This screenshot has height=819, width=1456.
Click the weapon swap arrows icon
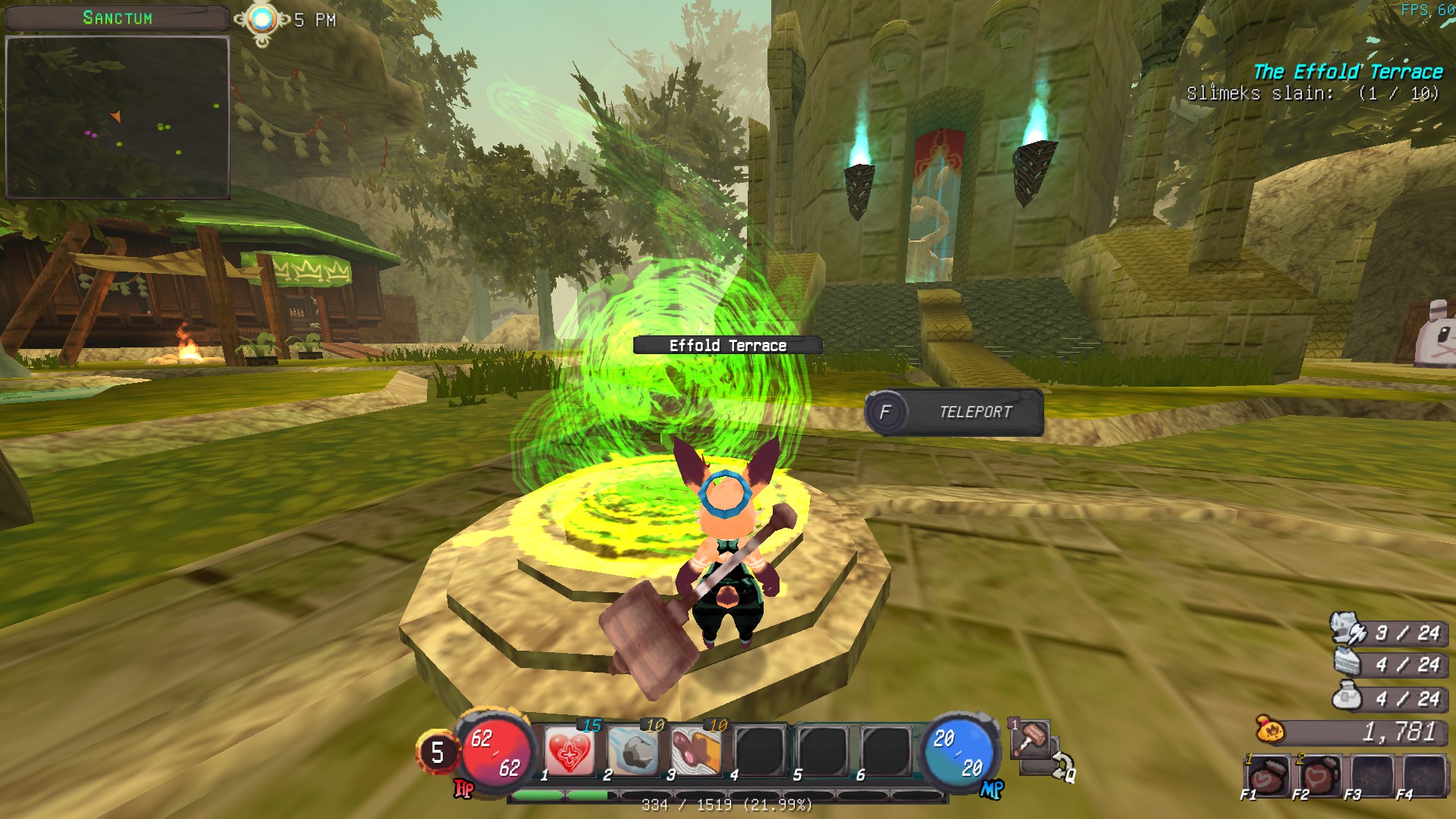point(1062,766)
